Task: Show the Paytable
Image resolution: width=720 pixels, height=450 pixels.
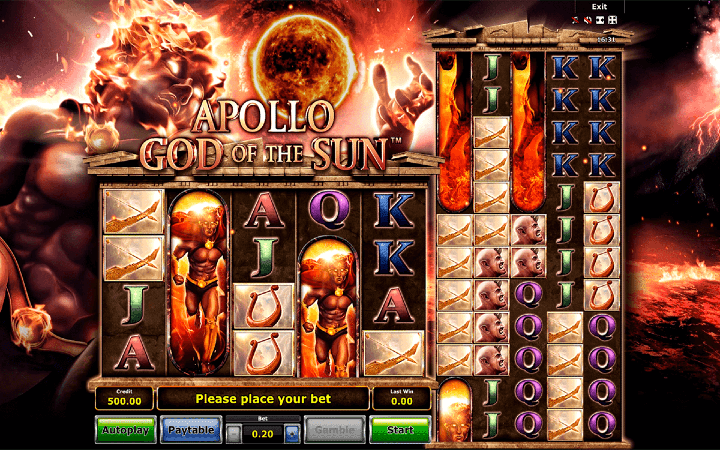Action: 190,430
